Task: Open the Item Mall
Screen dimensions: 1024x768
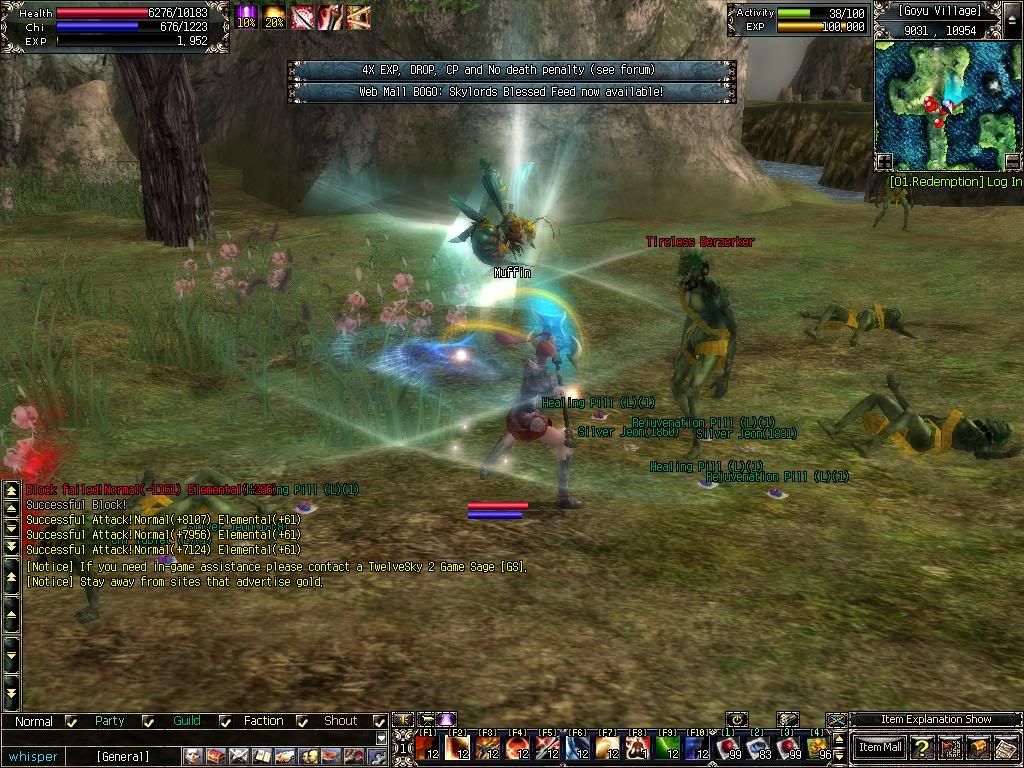Action: (881, 747)
